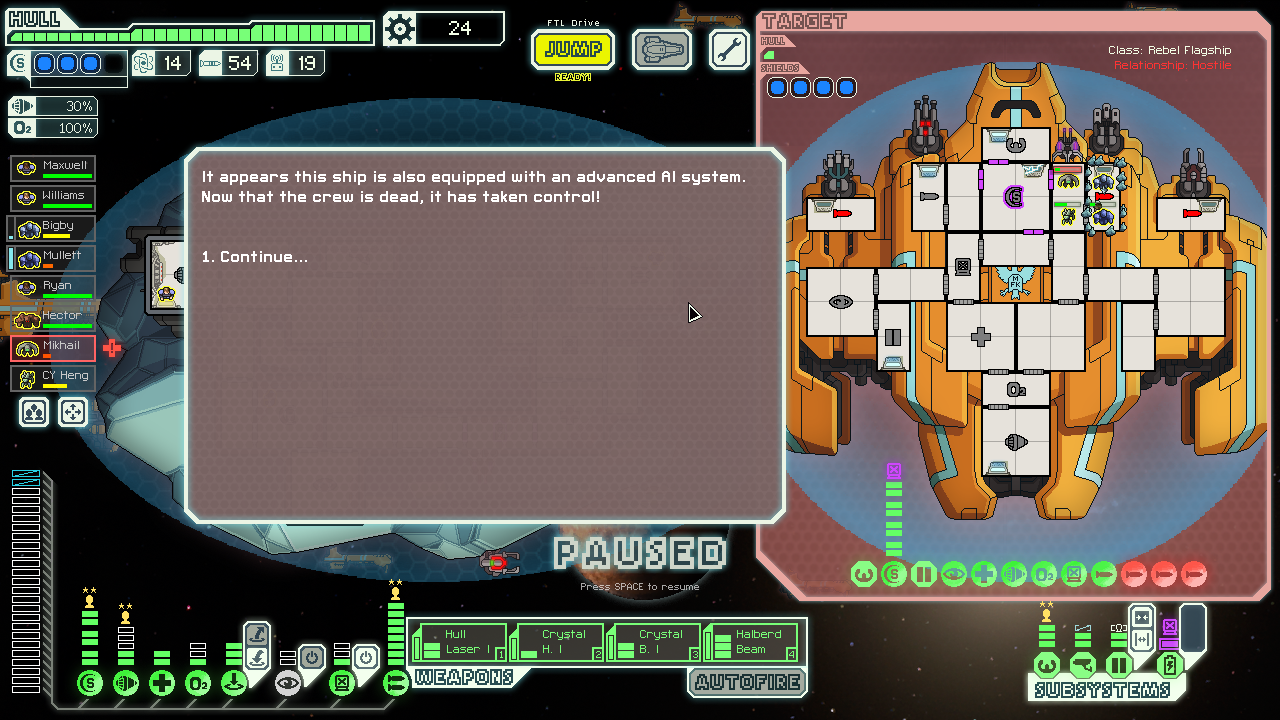Select crew member Bigby
The image size is (1280, 720).
pos(54,228)
